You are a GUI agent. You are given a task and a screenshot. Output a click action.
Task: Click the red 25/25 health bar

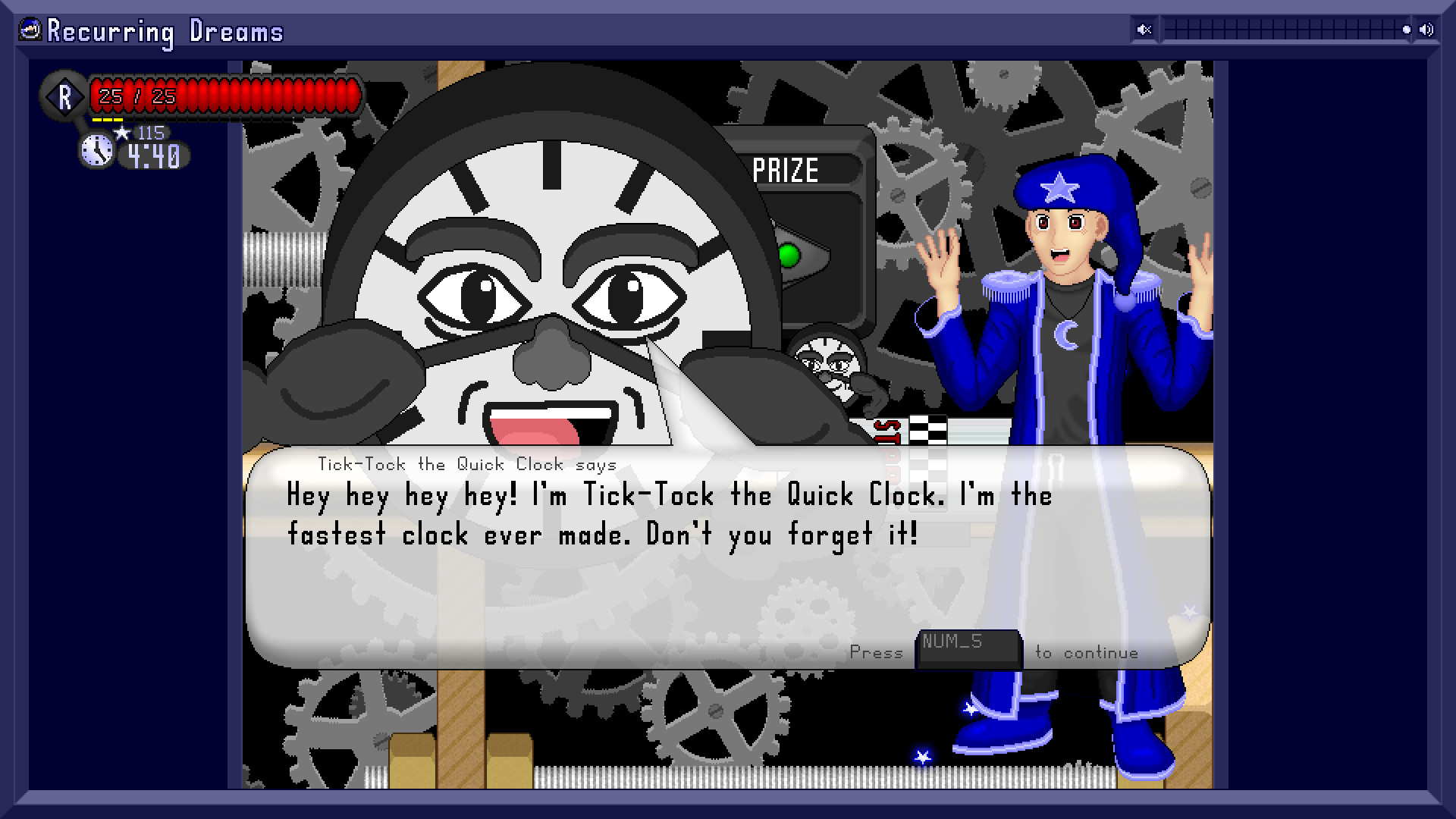coord(220,95)
